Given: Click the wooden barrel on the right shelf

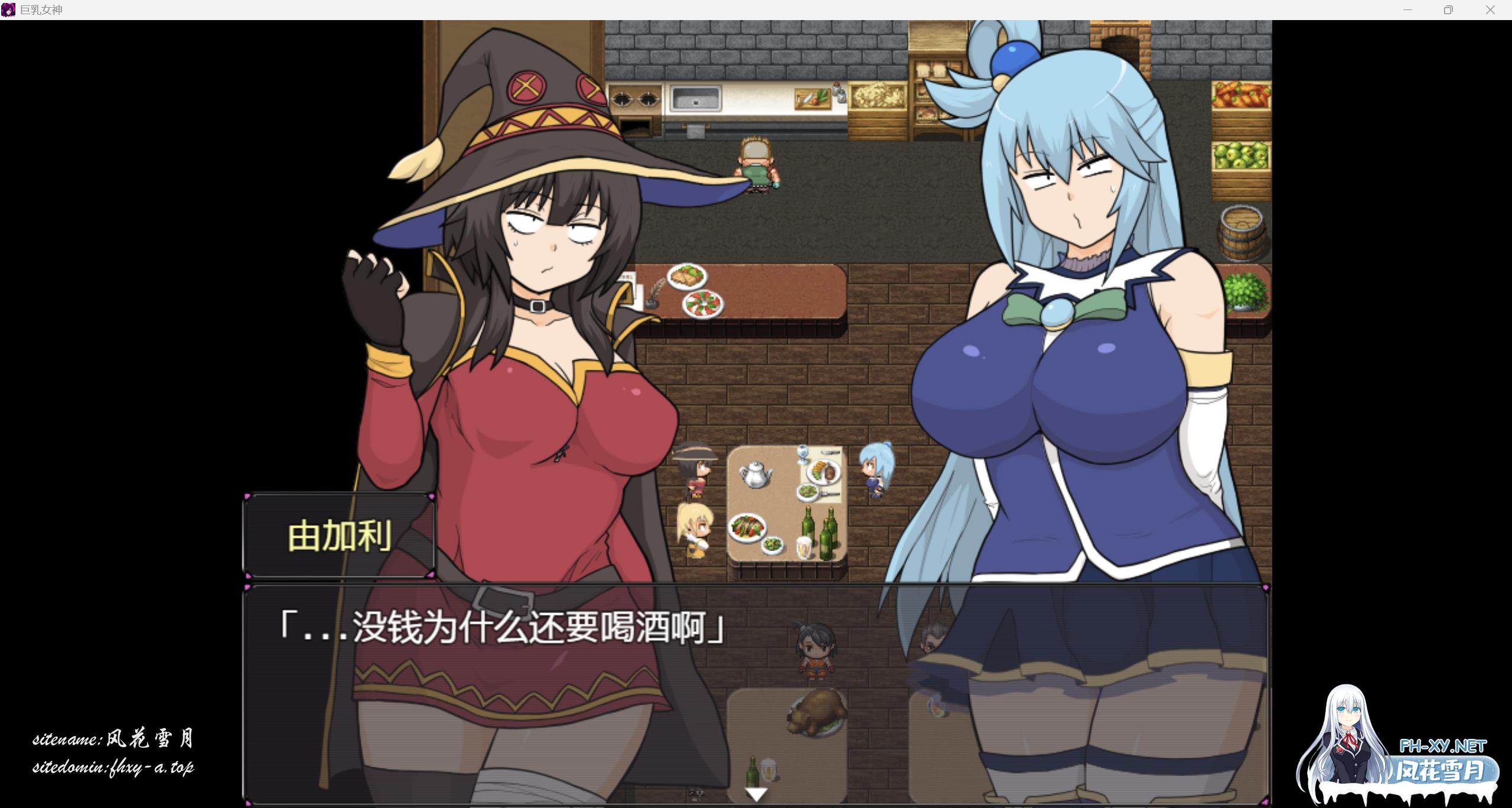Looking at the screenshot, I should 1241,232.
